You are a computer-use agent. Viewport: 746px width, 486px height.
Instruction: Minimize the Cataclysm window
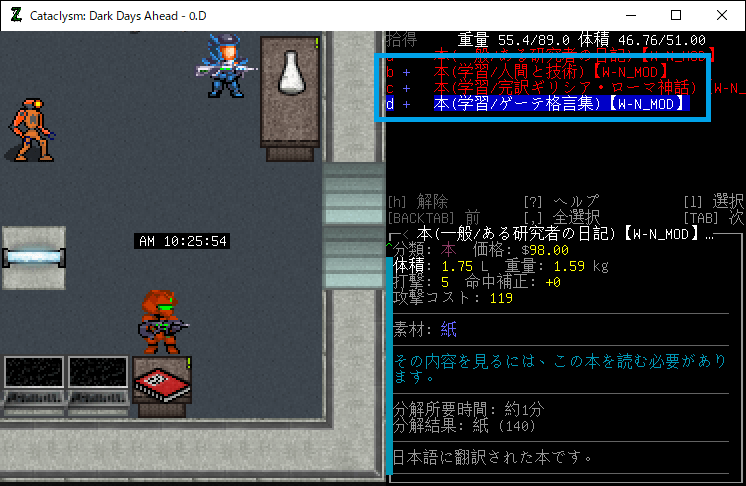(x=630, y=15)
